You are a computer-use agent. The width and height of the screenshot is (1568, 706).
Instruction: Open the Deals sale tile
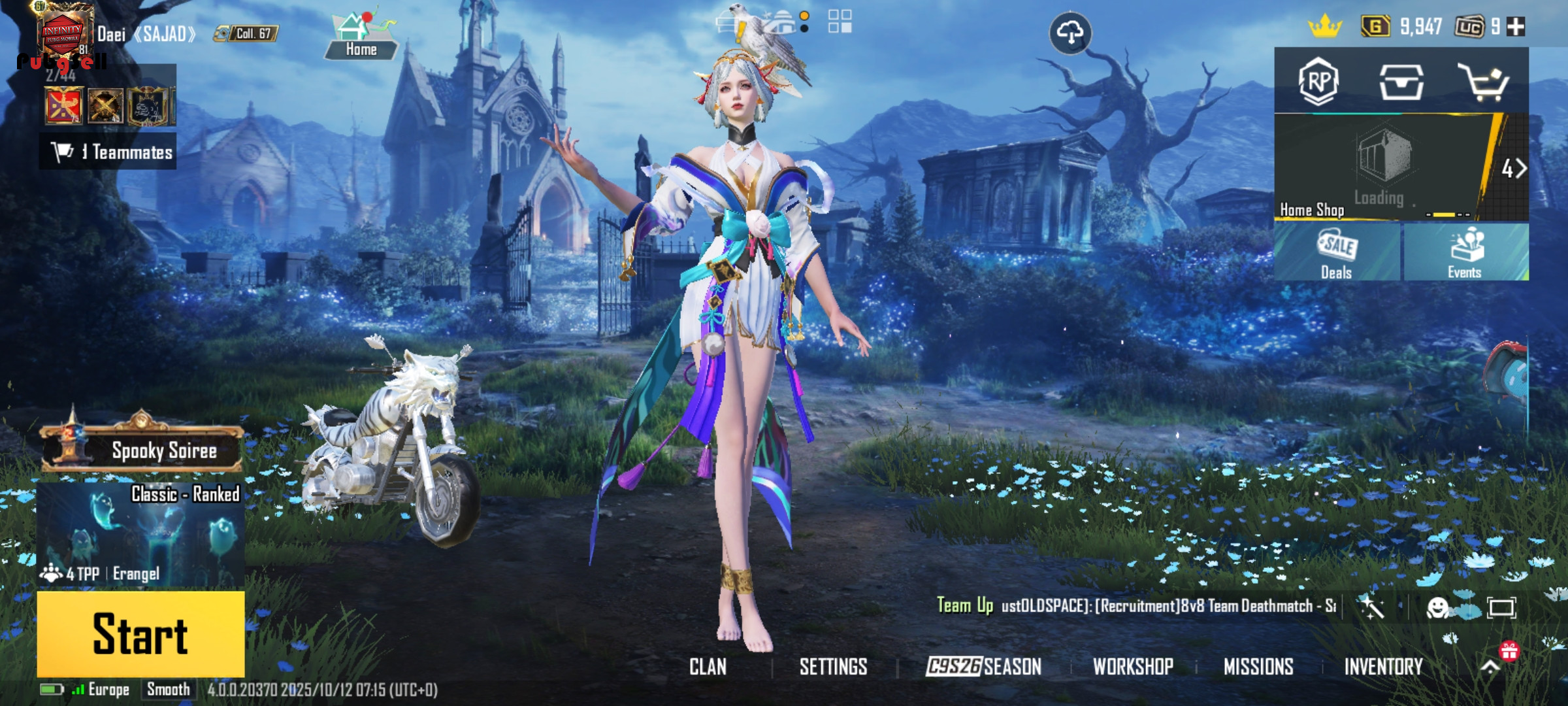pyautogui.click(x=1336, y=253)
